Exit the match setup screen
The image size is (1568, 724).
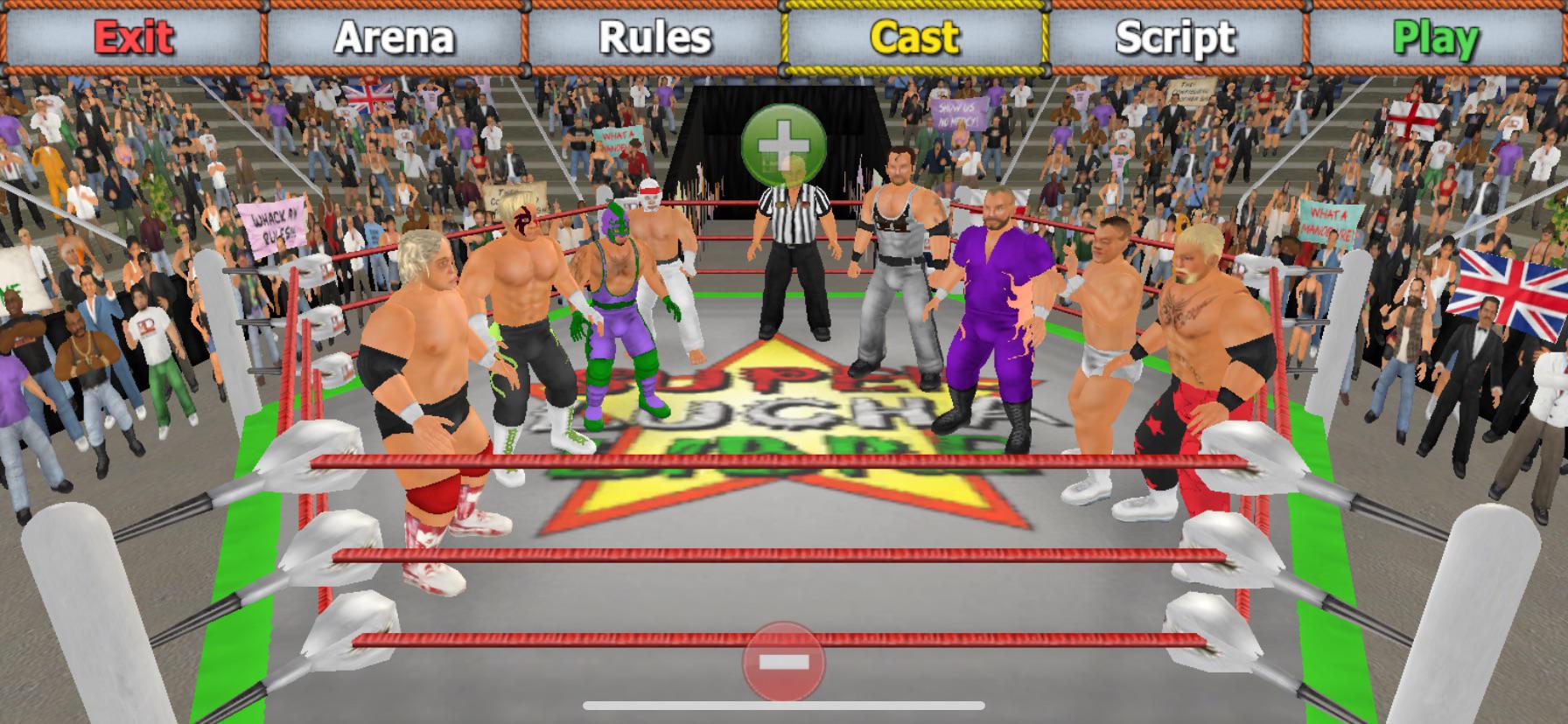133,37
